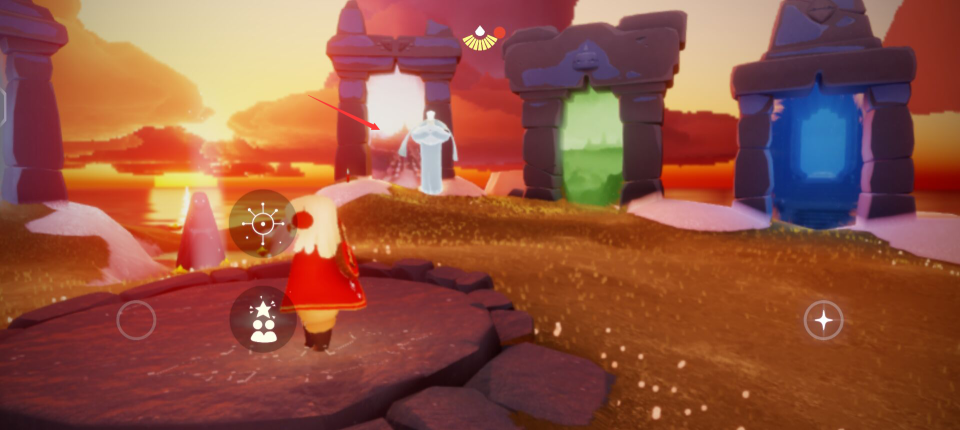
Task: Open the star-and-figures emote menu
Action: [263, 319]
